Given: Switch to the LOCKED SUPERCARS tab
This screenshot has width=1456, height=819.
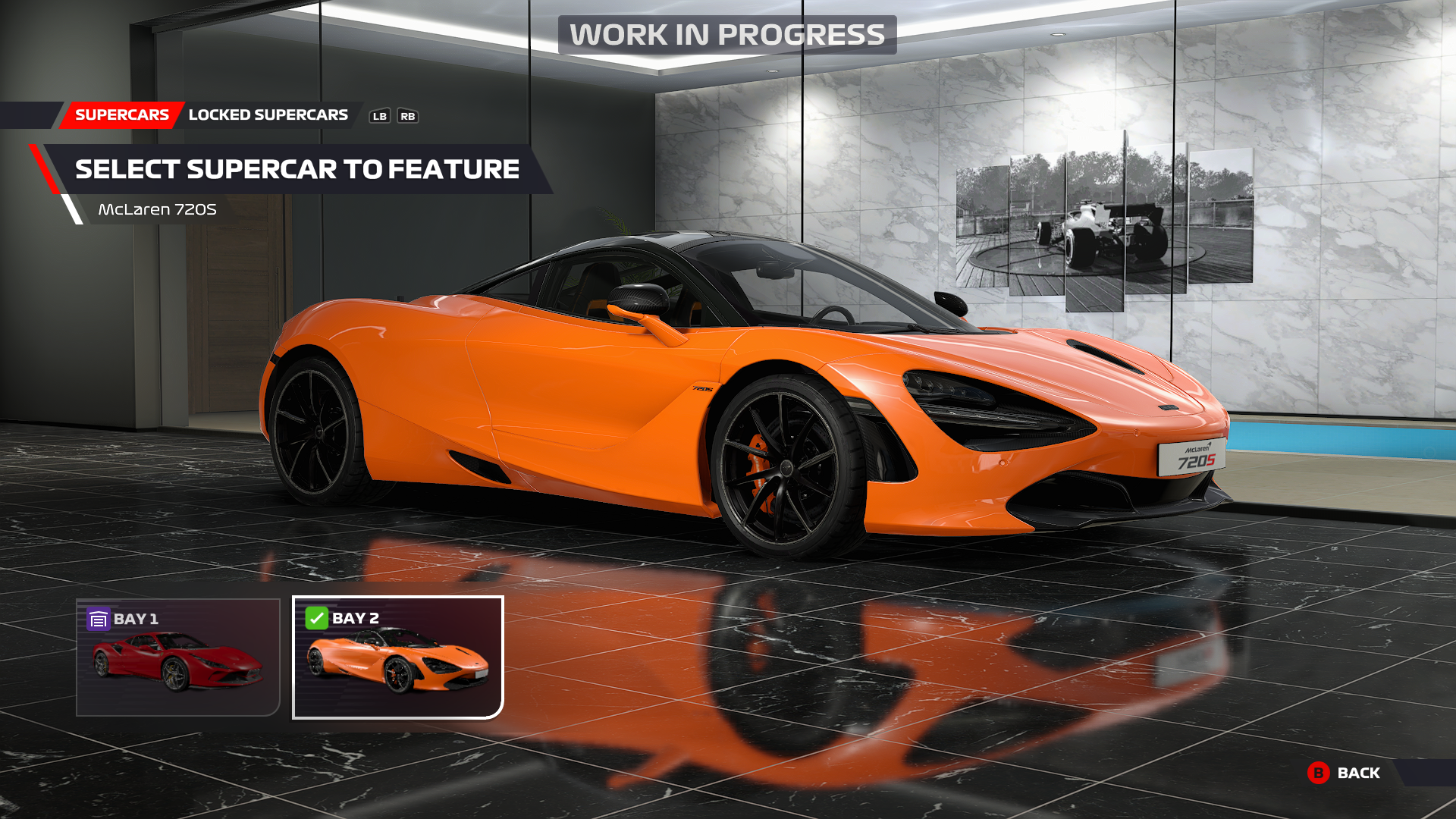Looking at the screenshot, I should [x=268, y=115].
